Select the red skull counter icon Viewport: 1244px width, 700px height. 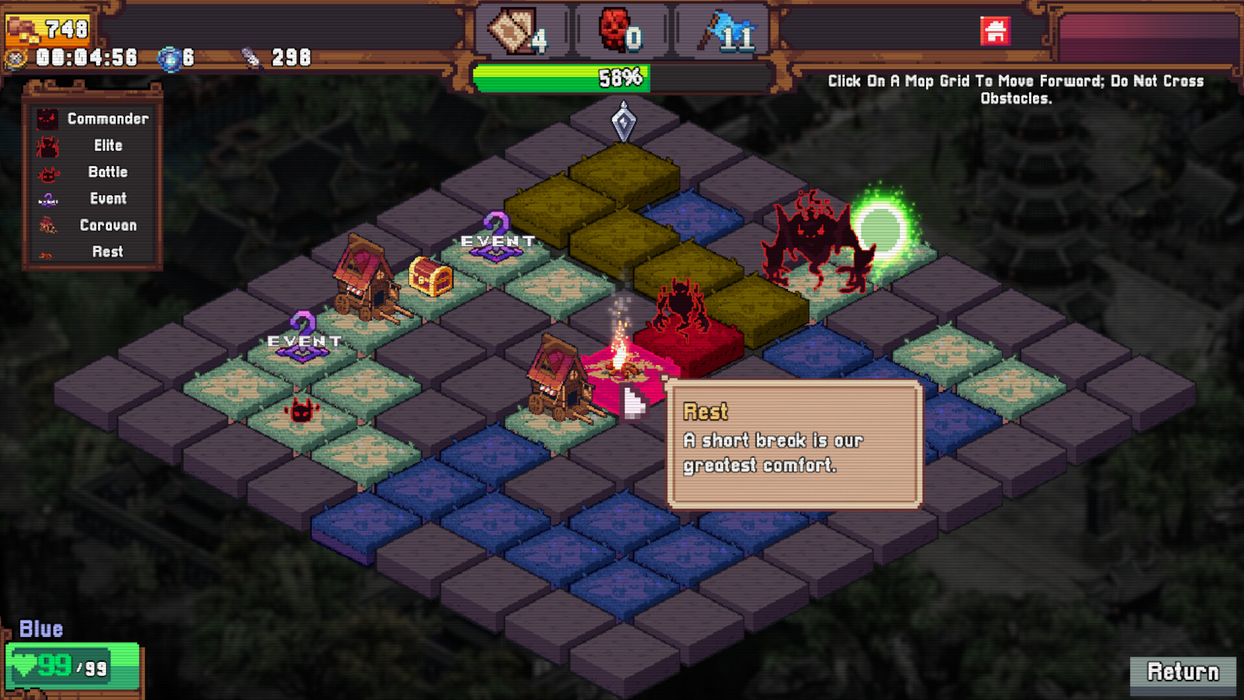[x=614, y=31]
